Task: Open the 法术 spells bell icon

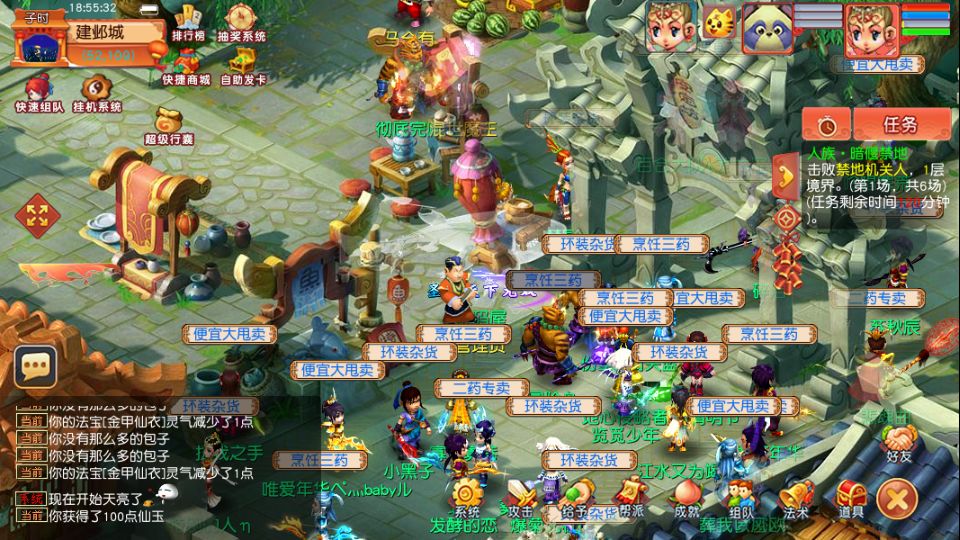Action: 795,496
